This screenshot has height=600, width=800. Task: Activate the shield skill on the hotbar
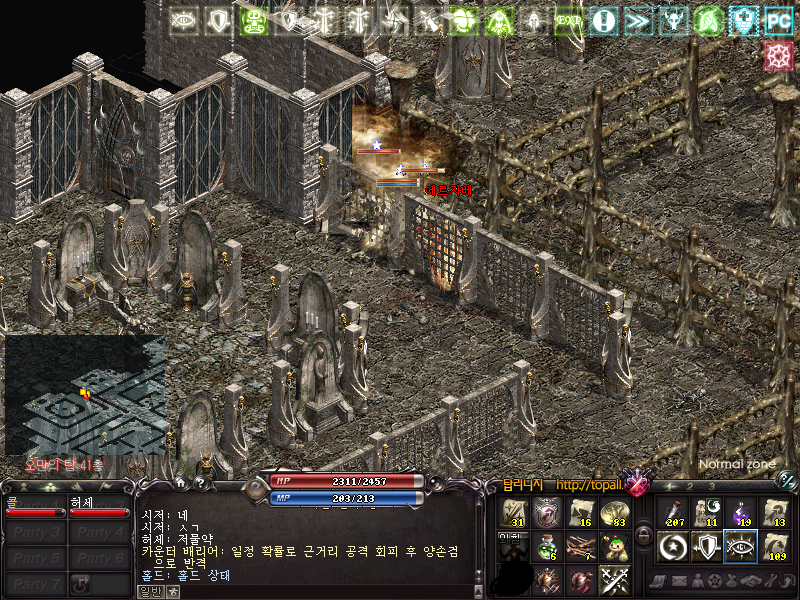[707, 546]
